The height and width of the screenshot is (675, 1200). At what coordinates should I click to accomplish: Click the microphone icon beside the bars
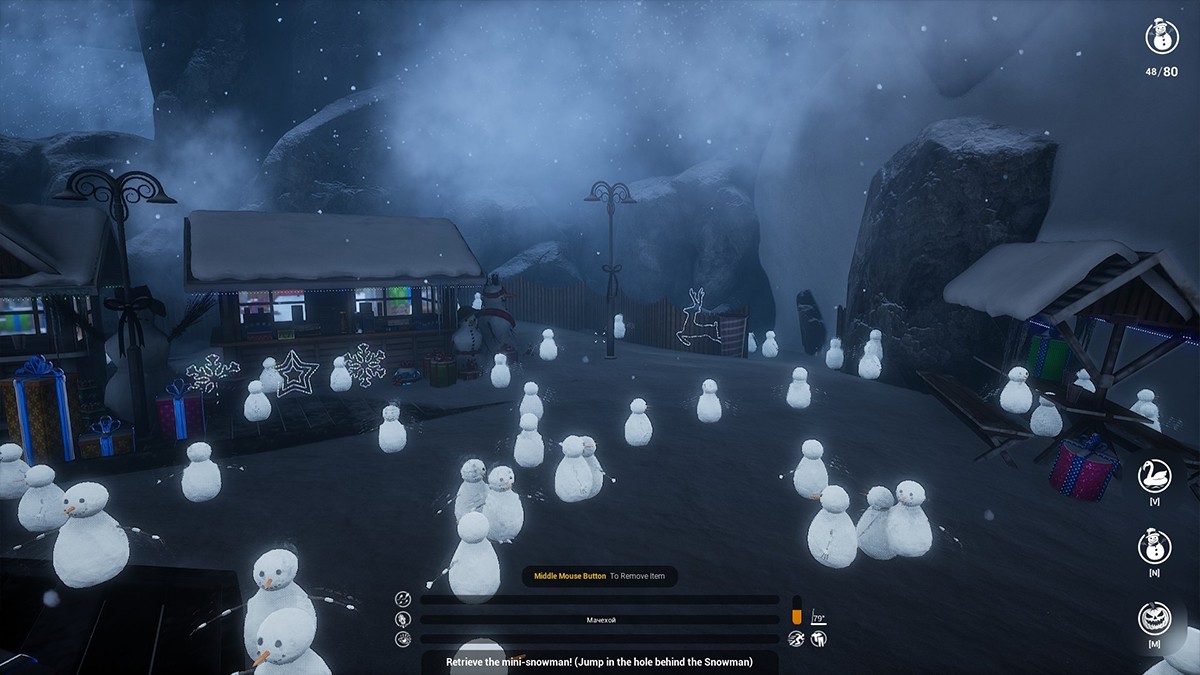click(x=403, y=619)
